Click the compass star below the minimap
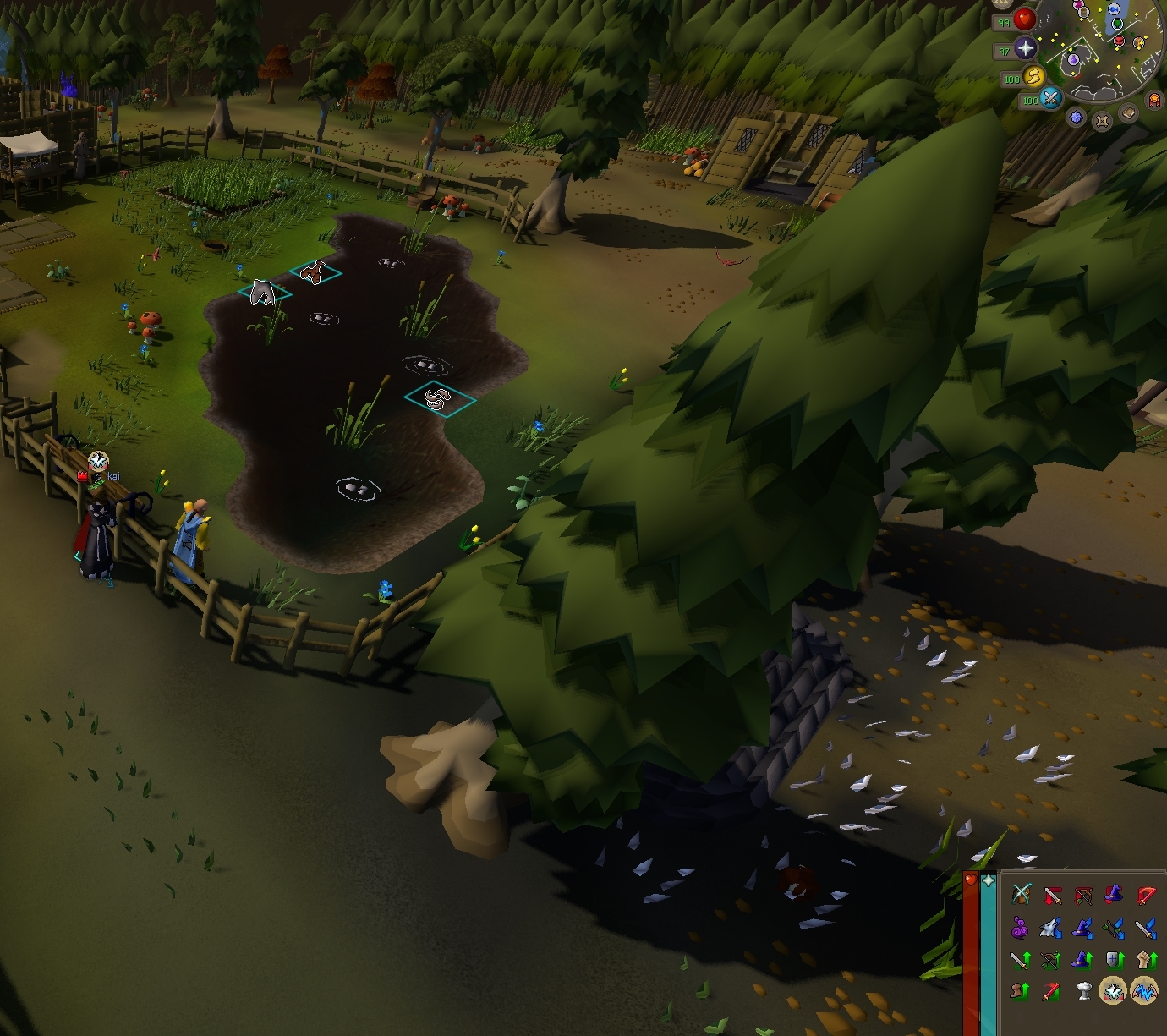 click(1077, 118)
